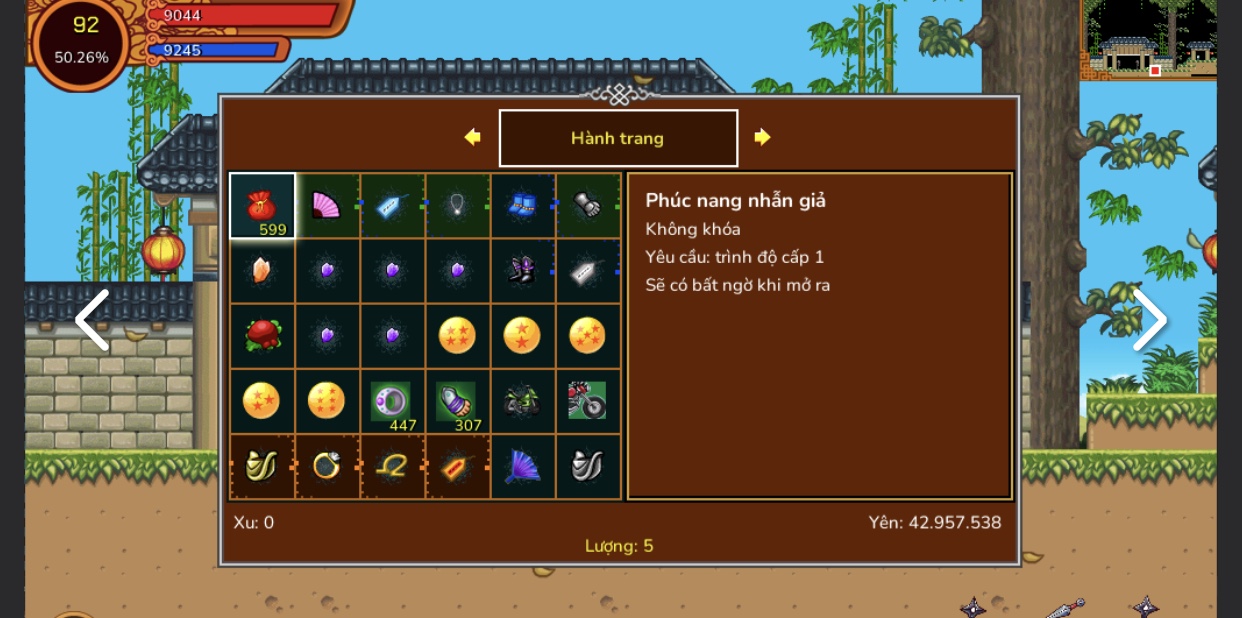This screenshot has height=618, width=1242.
Task: Pick the orange crystal item
Action: pyautogui.click(x=262, y=270)
